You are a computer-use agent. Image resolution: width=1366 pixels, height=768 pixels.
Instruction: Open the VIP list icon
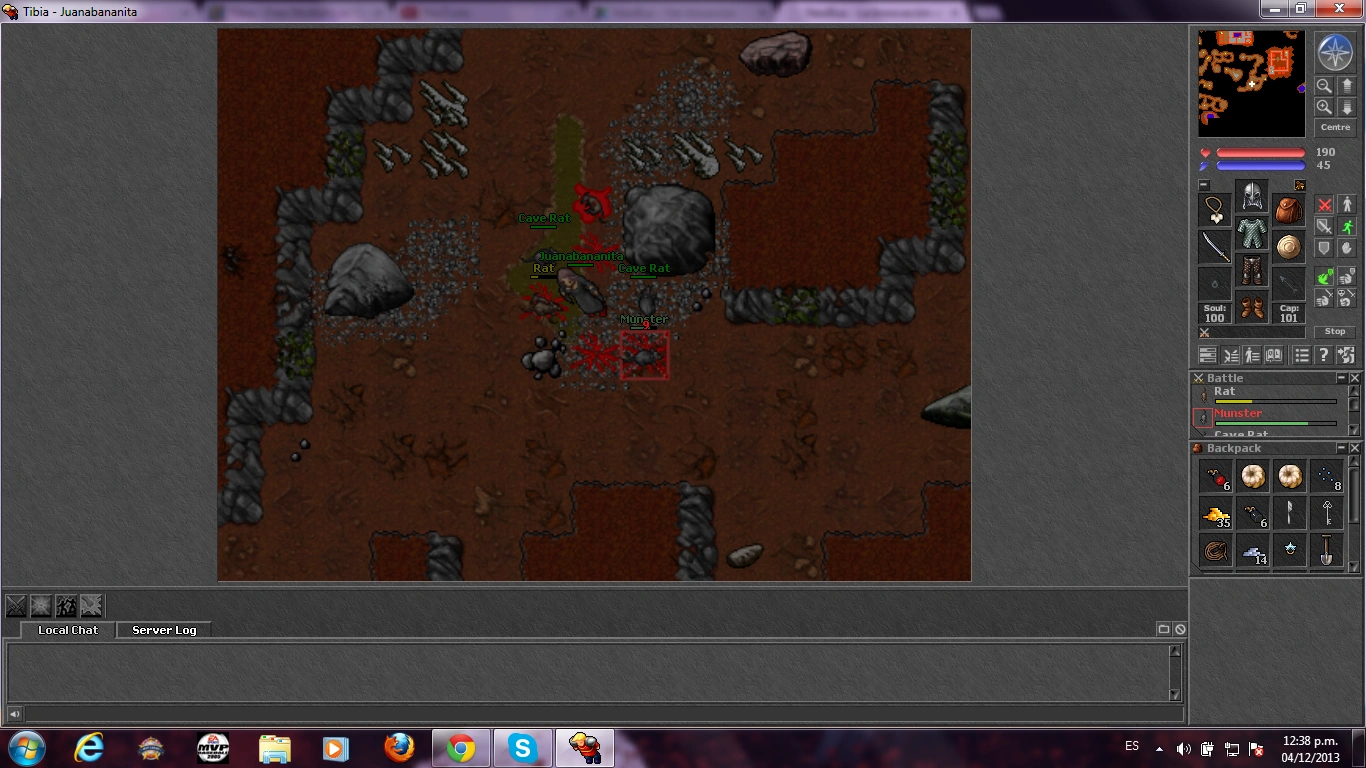pos(1301,354)
